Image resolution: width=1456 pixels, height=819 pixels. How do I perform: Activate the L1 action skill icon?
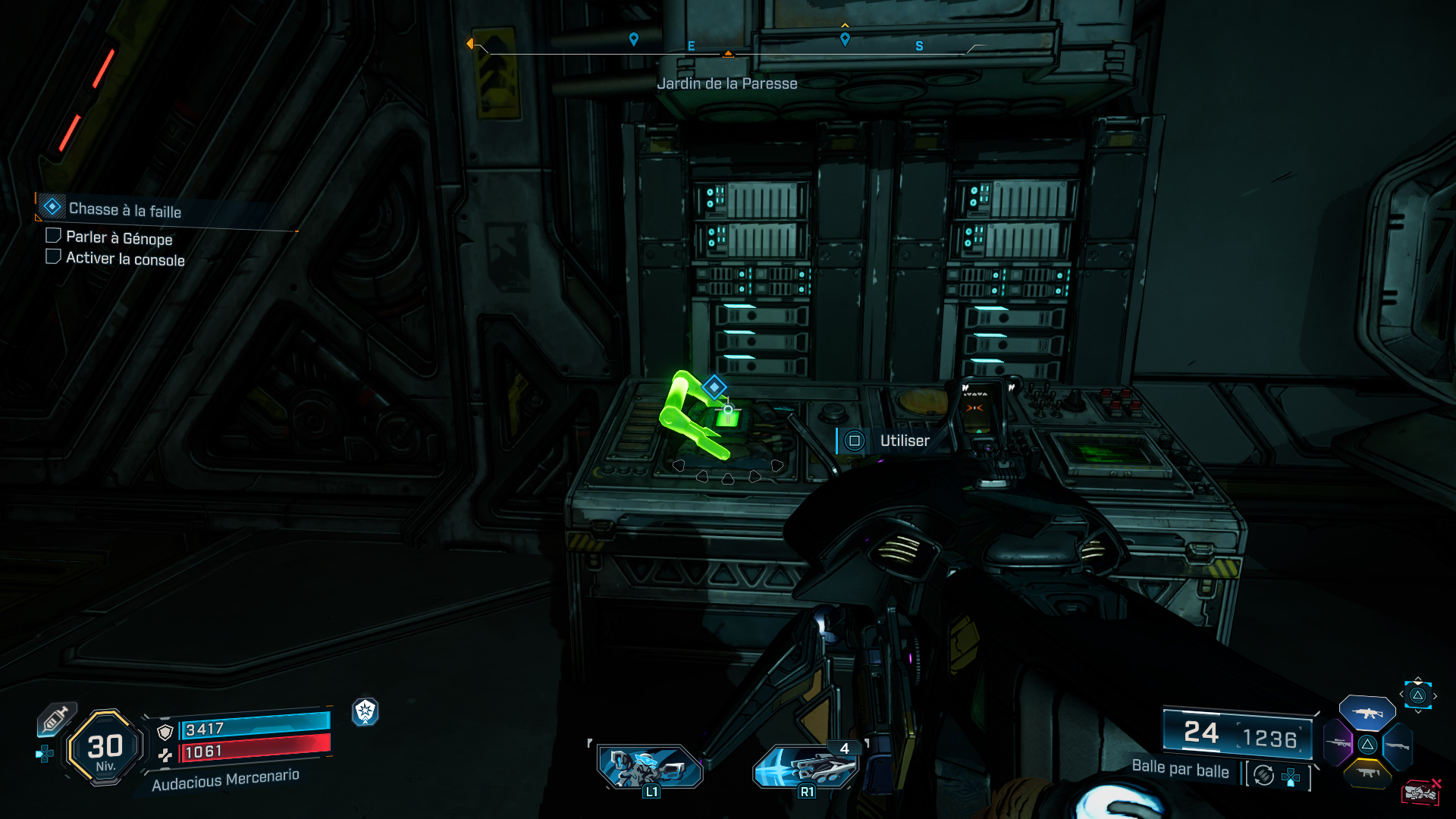[x=650, y=767]
